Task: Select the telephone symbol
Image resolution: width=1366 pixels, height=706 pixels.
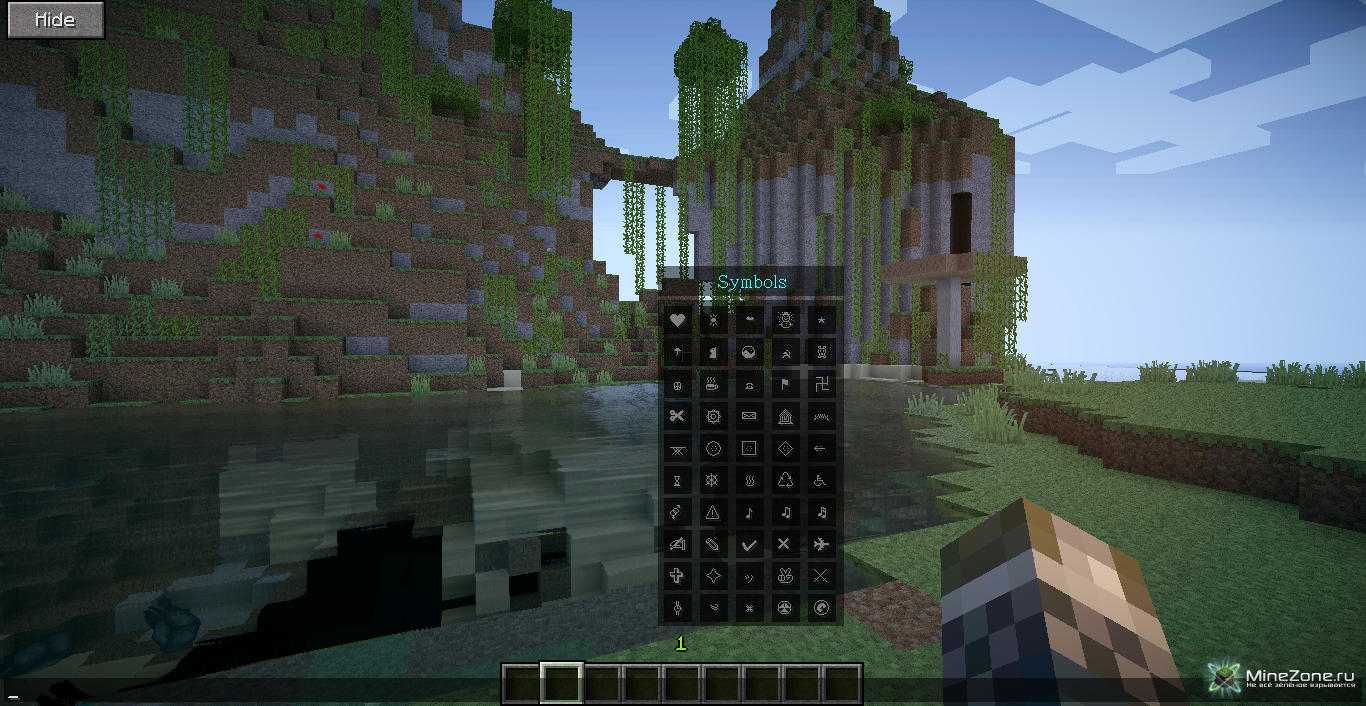Action: pyautogui.click(x=749, y=385)
